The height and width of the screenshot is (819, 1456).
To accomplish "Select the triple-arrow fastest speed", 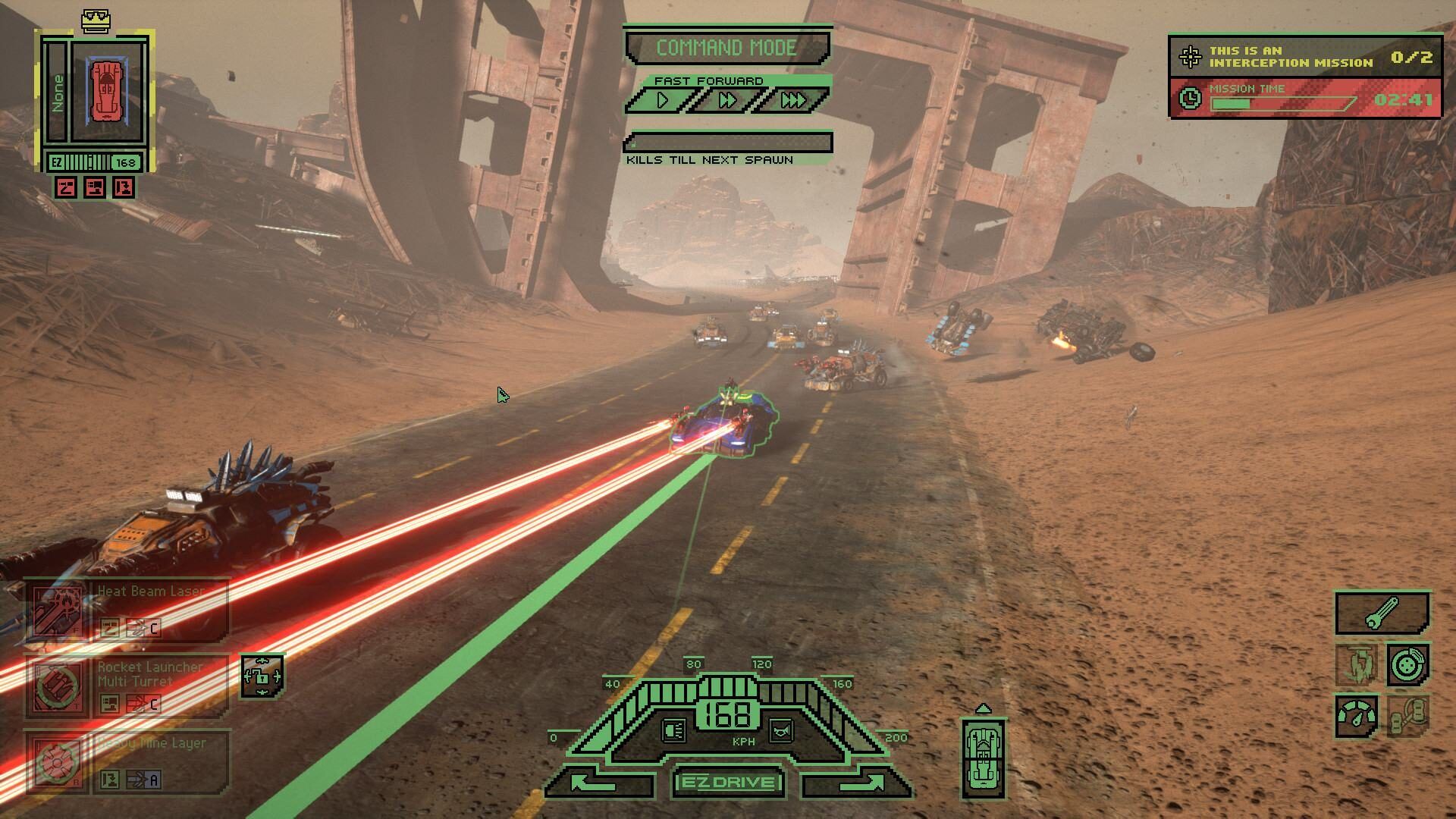I will [x=792, y=100].
